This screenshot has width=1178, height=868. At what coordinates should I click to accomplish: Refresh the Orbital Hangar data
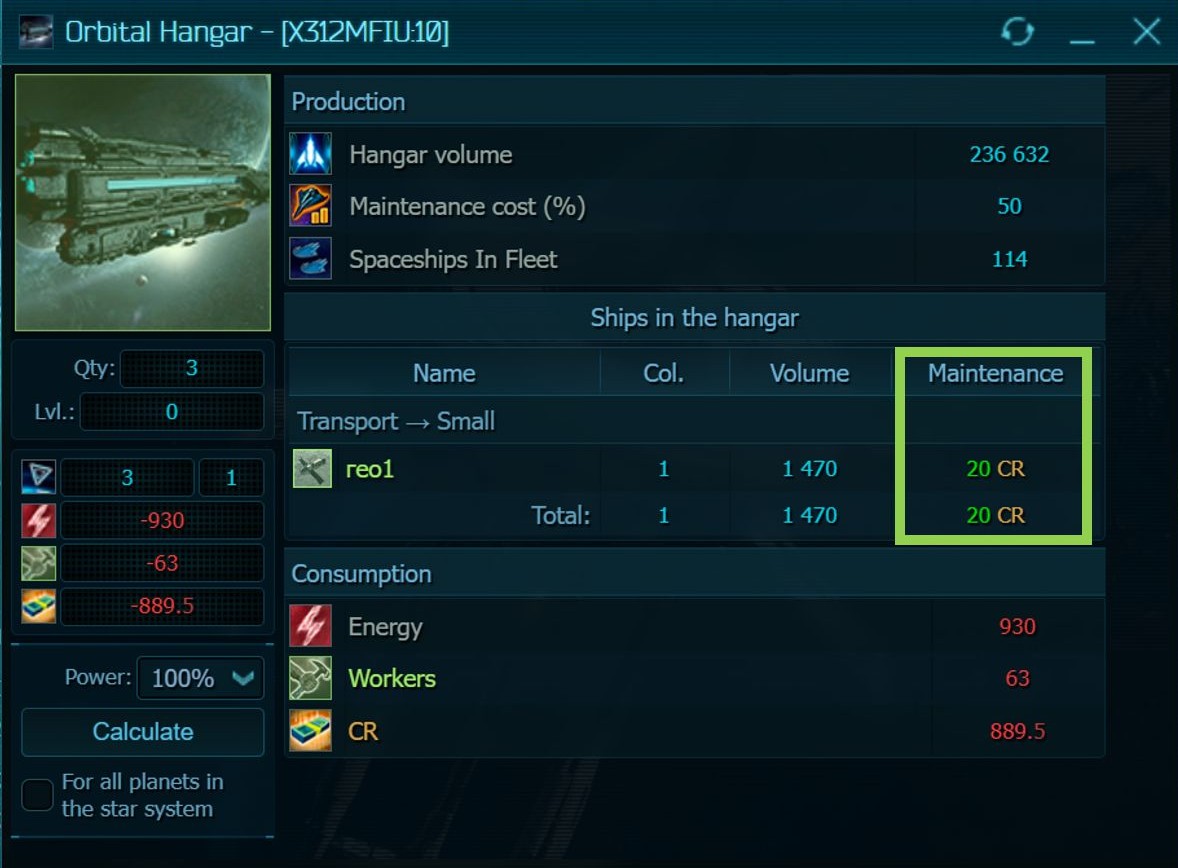click(x=1017, y=32)
